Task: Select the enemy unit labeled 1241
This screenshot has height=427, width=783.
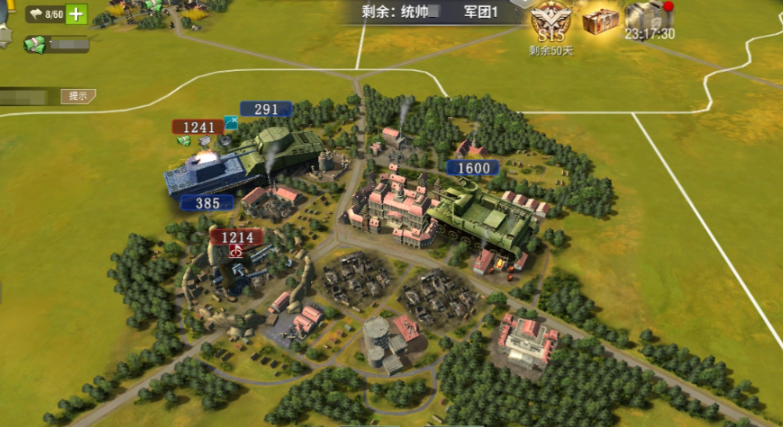Action: (x=197, y=129)
